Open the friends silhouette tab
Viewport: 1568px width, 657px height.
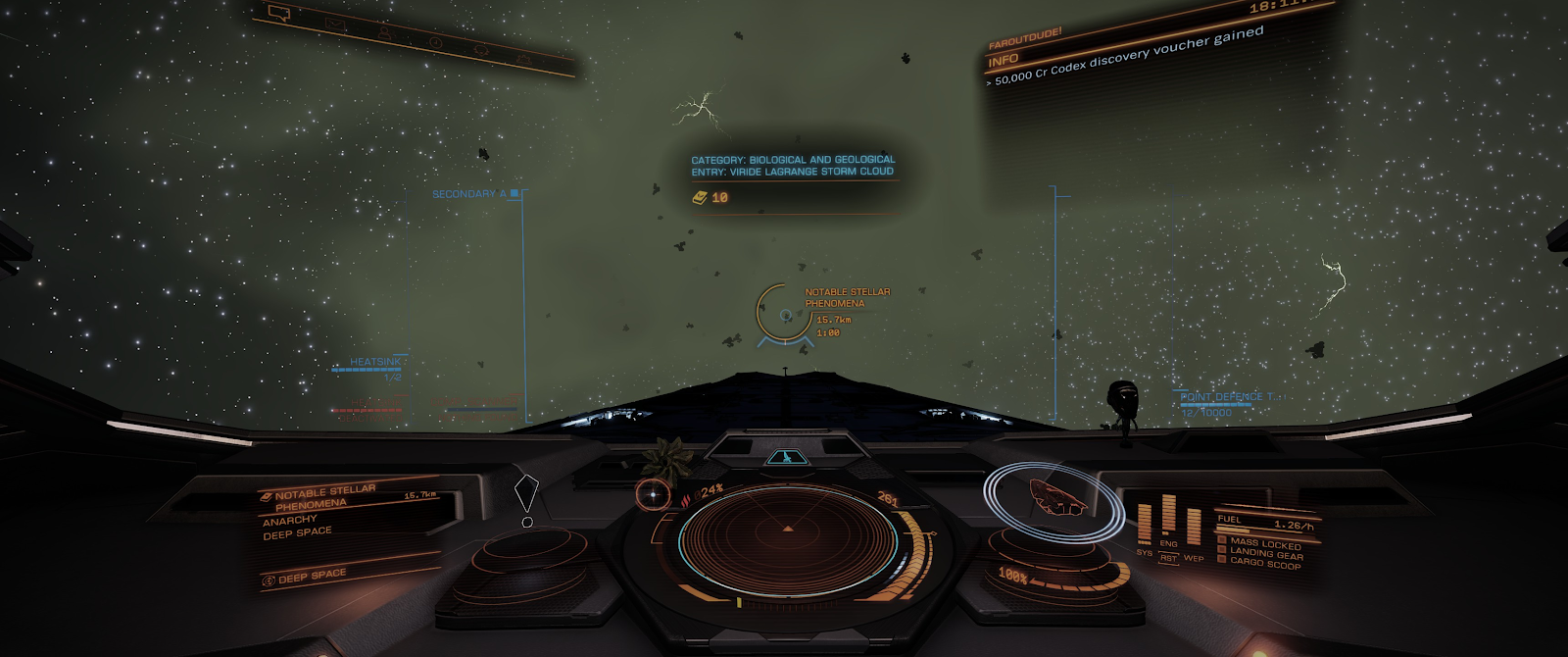(x=385, y=33)
